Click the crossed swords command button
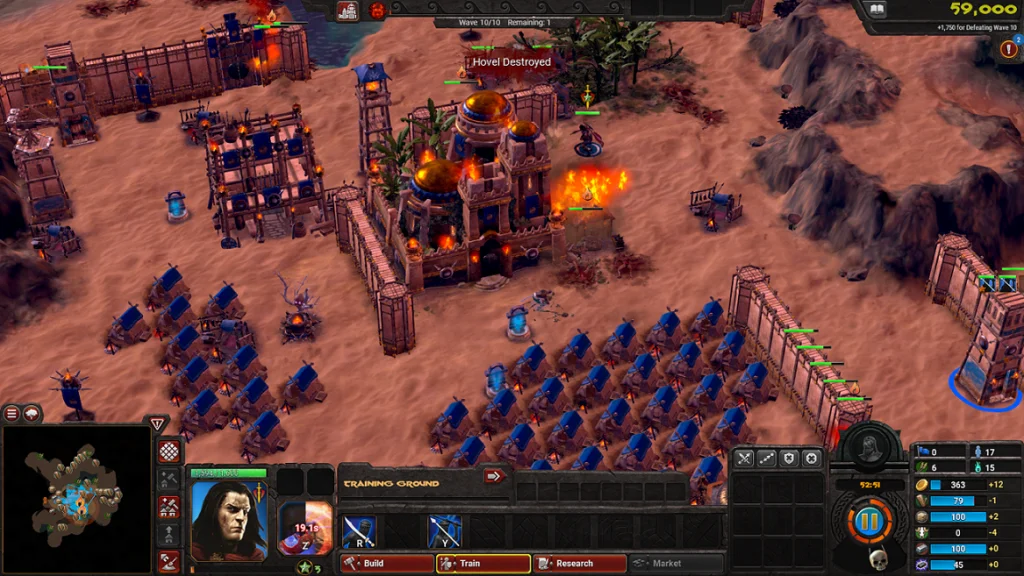This screenshot has width=1024, height=576. click(x=744, y=459)
